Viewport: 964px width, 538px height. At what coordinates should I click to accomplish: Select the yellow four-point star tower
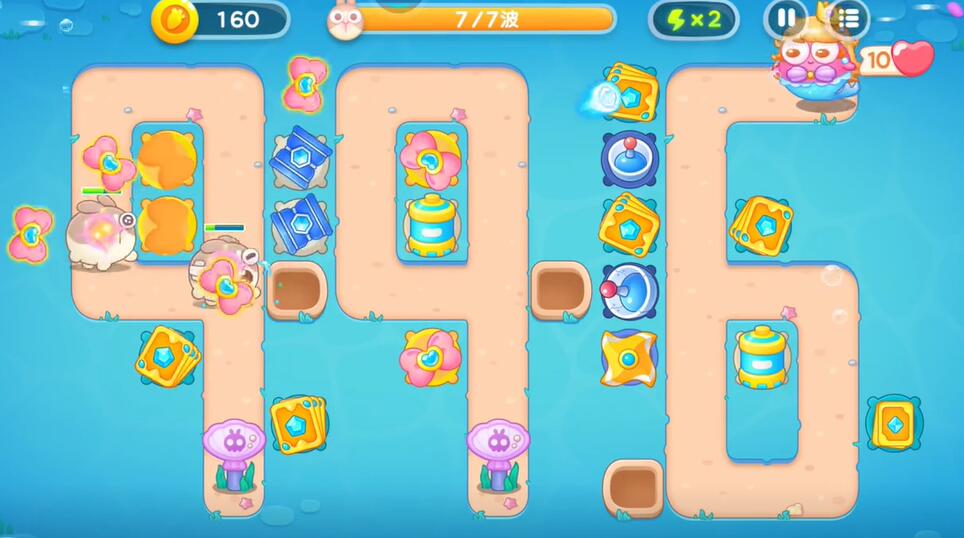(x=629, y=357)
